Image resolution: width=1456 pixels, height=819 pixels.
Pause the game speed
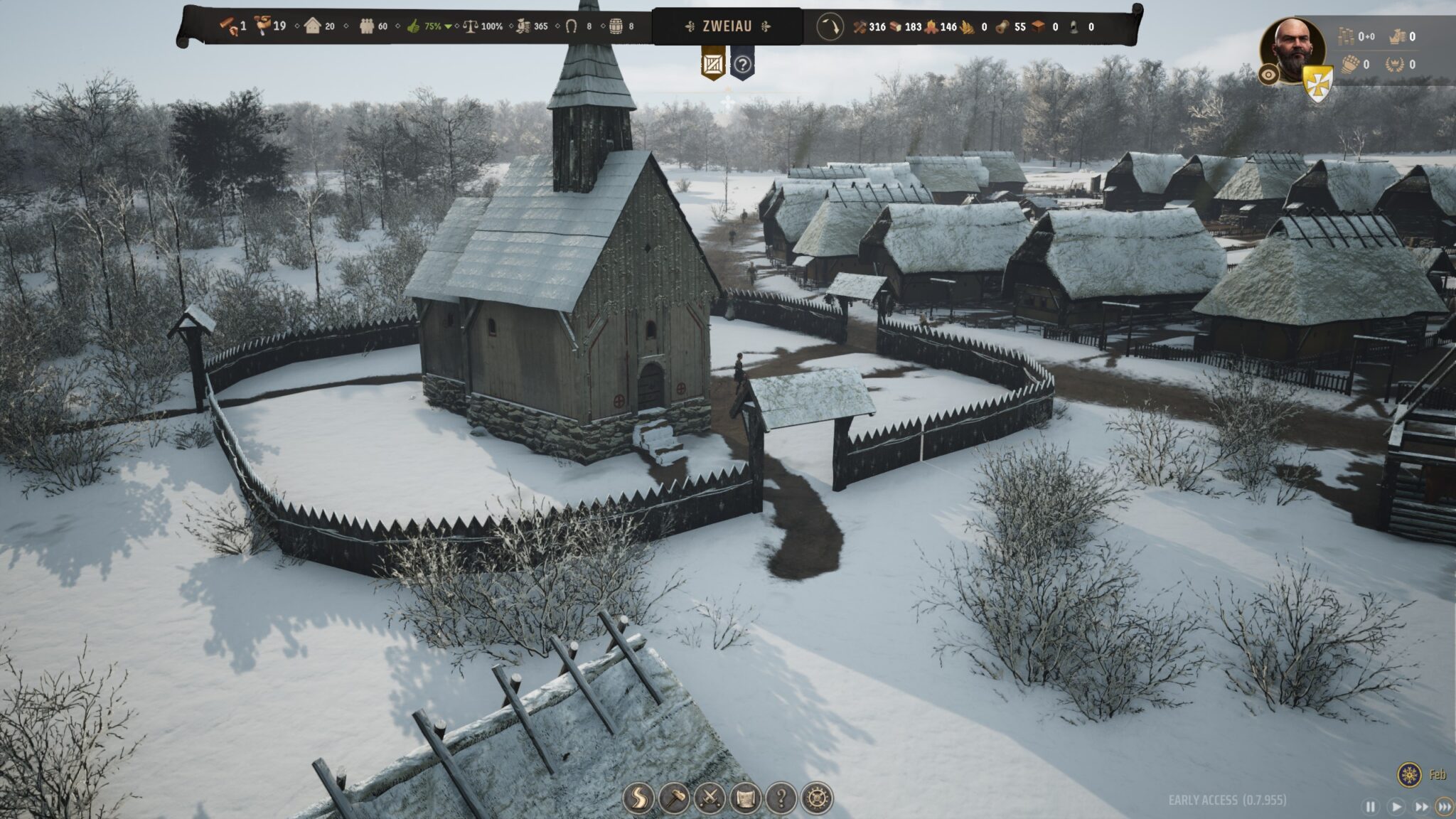pos(1370,806)
